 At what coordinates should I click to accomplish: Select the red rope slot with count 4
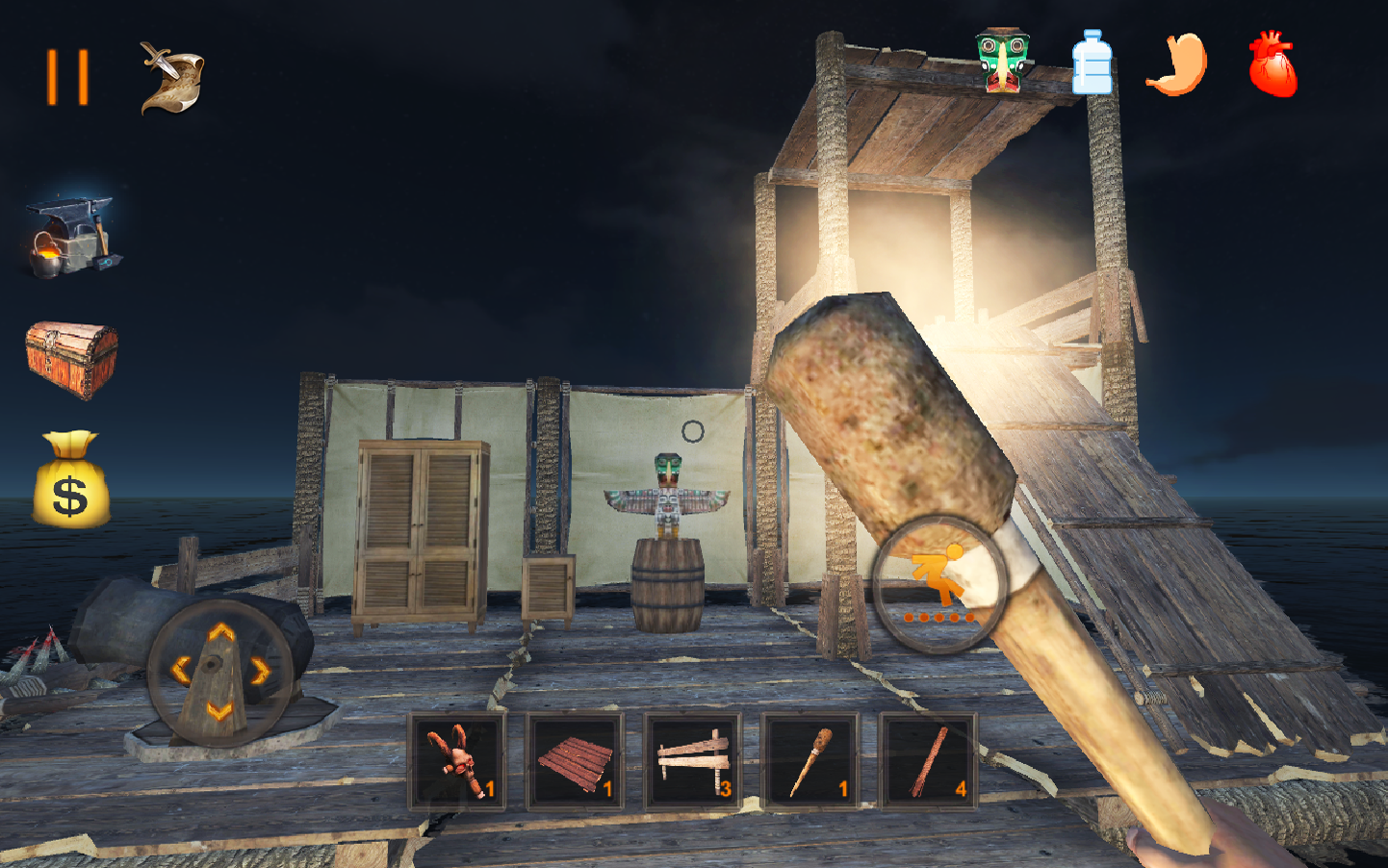(927, 762)
